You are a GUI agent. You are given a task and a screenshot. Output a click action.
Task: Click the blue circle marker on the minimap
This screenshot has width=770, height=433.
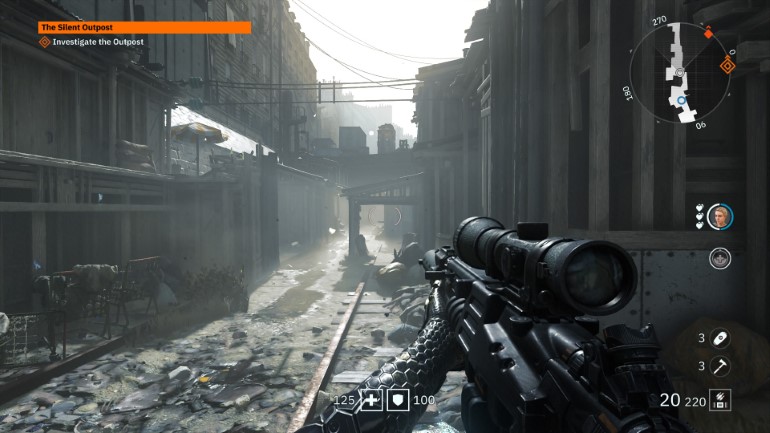(x=681, y=100)
